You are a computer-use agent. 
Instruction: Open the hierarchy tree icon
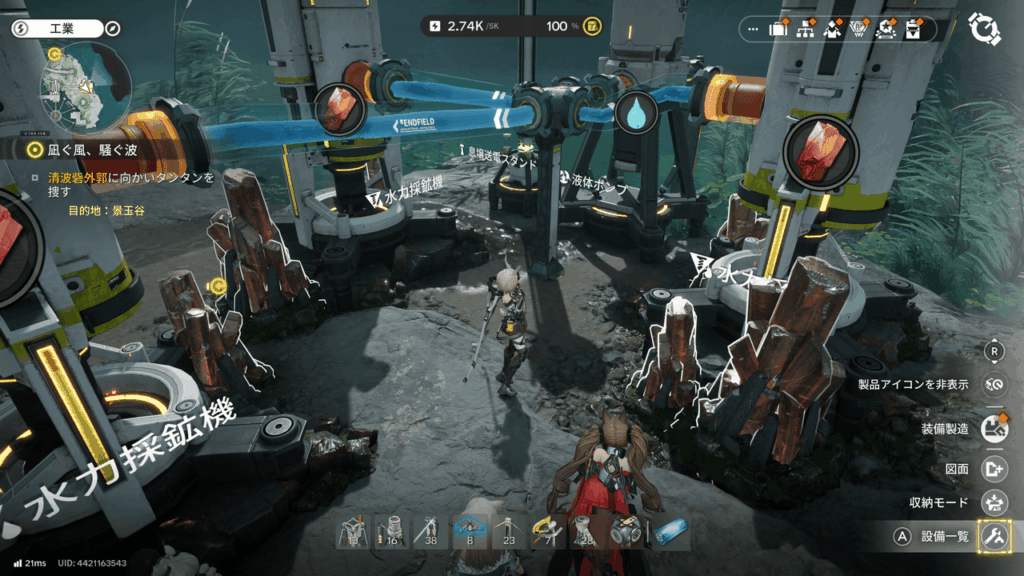(x=805, y=30)
